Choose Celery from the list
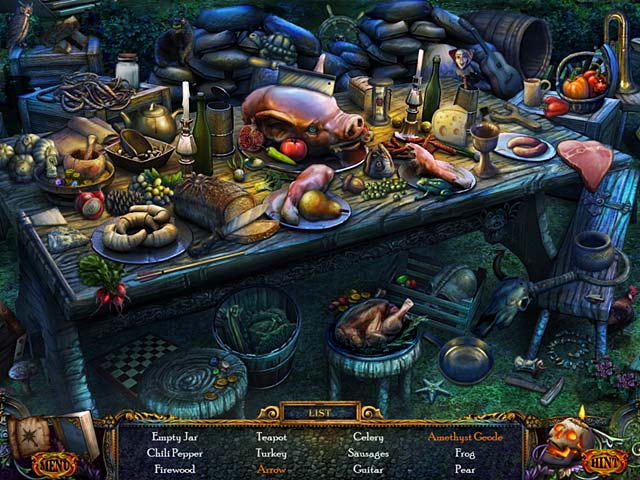The image size is (640, 480). (368, 437)
